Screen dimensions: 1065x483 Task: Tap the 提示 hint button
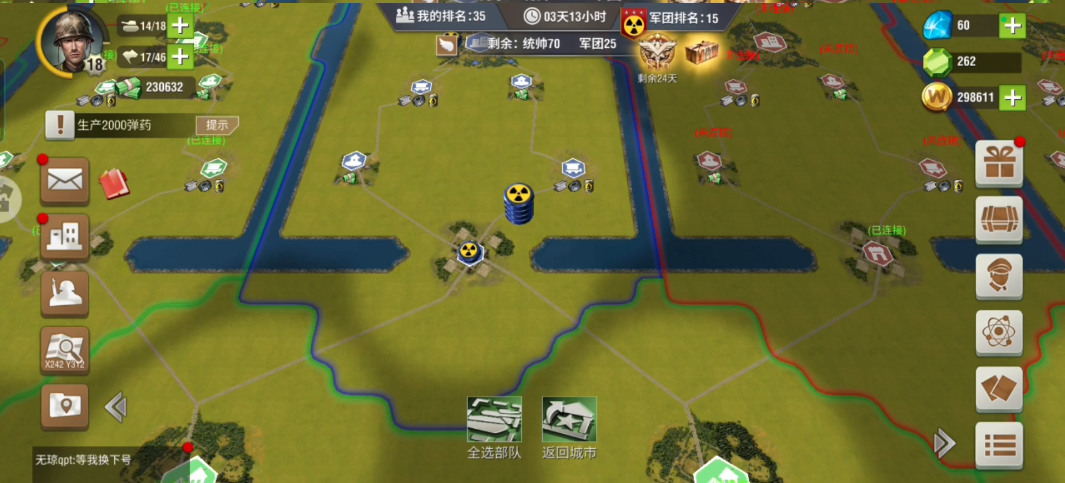[x=216, y=125]
